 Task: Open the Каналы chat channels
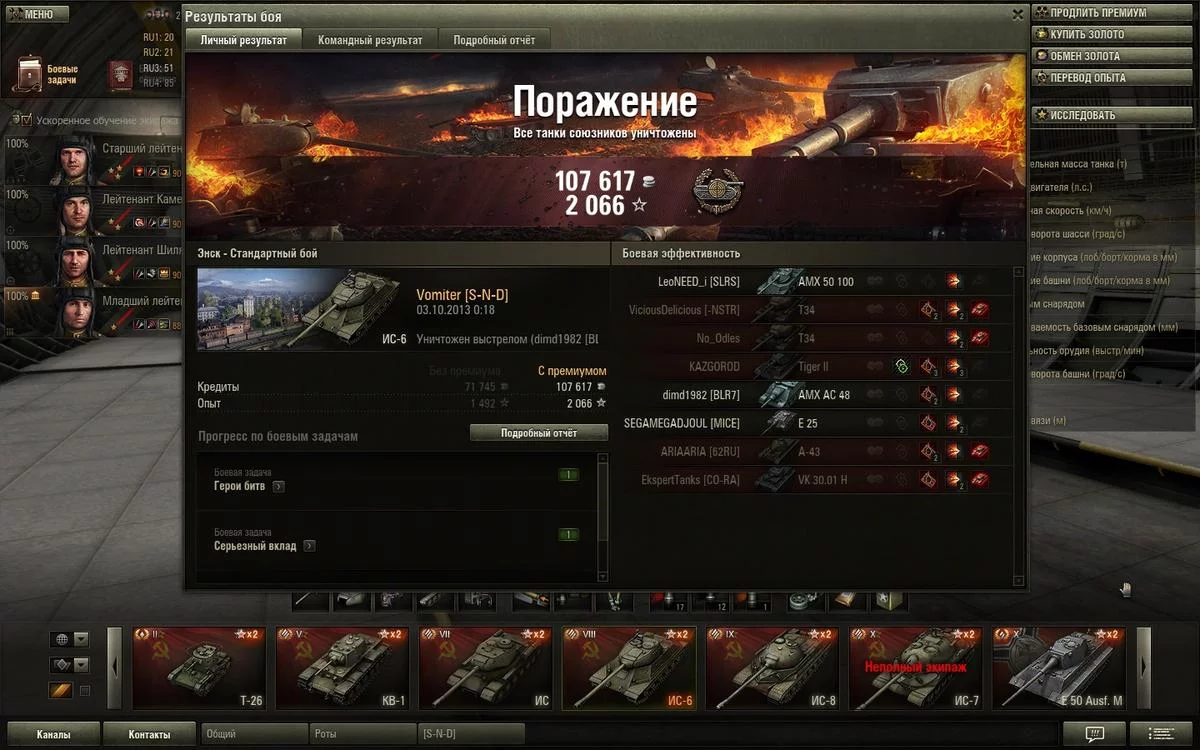tap(53, 735)
